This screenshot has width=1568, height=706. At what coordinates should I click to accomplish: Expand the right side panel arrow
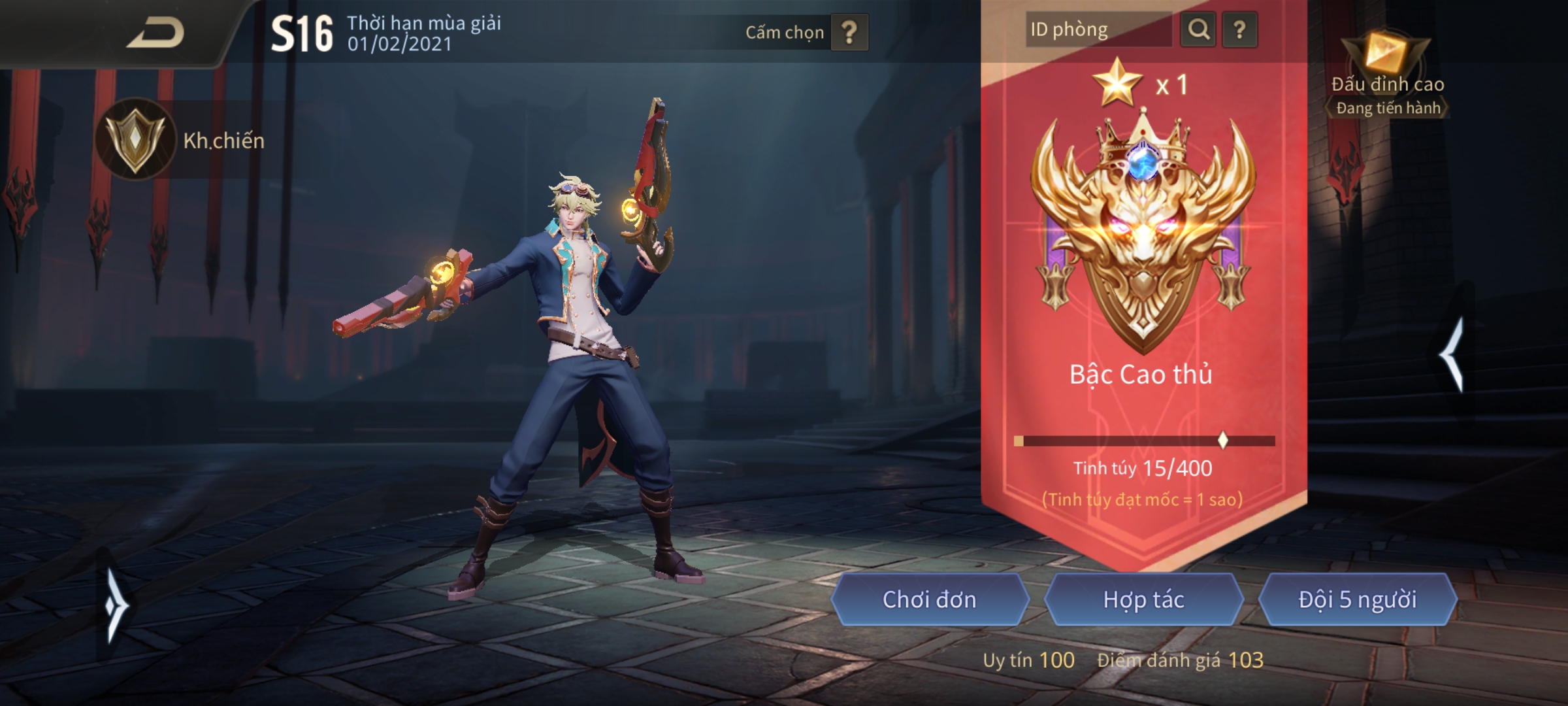click(x=1453, y=354)
